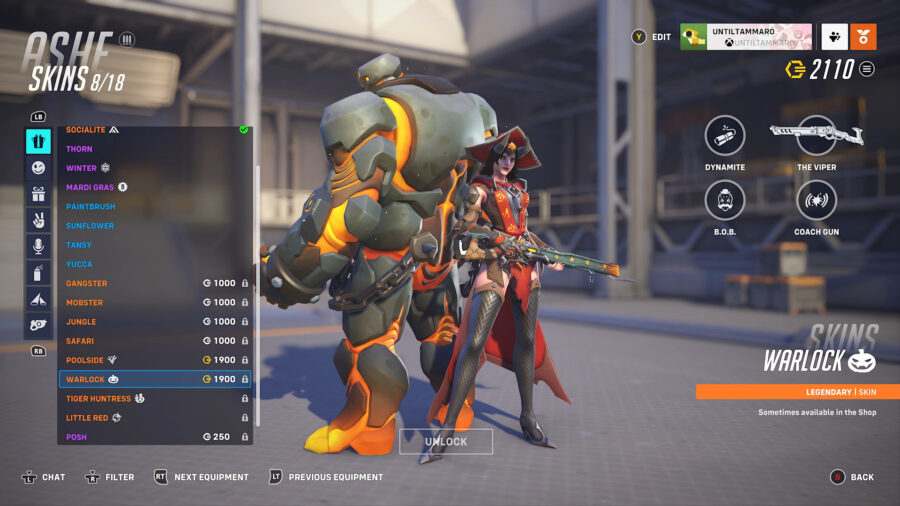Open the Skins category tab

(38, 142)
